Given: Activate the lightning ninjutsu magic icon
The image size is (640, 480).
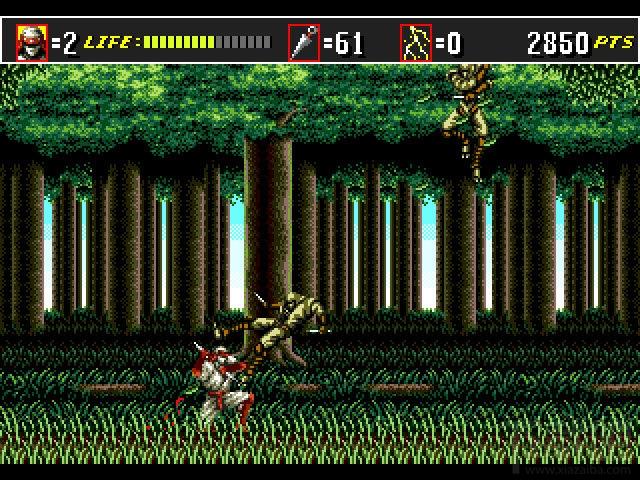Looking at the screenshot, I should 415,43.
